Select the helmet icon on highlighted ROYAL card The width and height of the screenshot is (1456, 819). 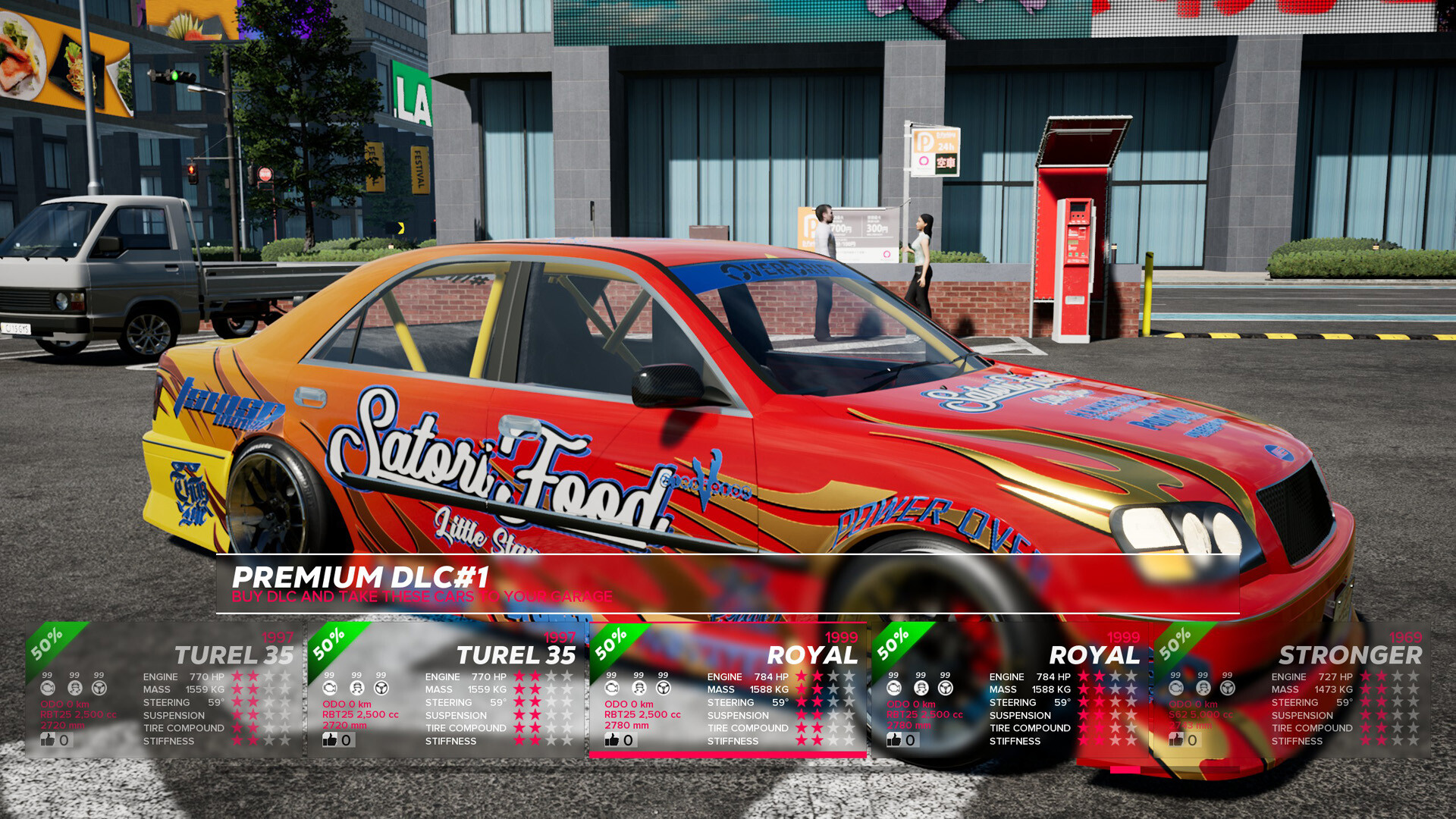coord(638,688)
